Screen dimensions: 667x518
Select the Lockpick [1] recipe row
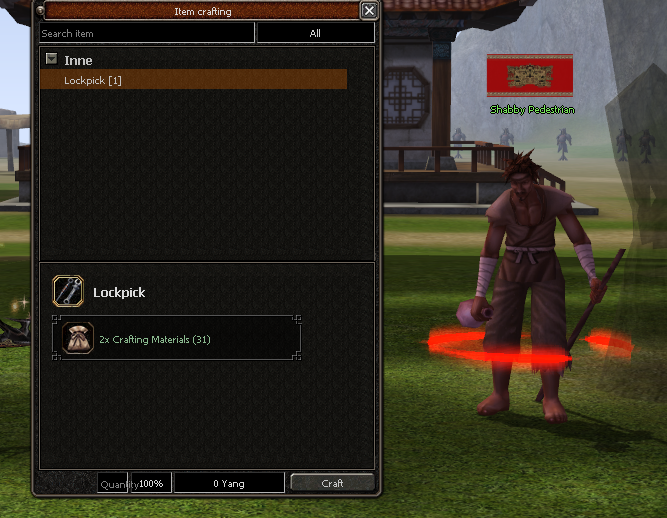click(x=193, y=80)
